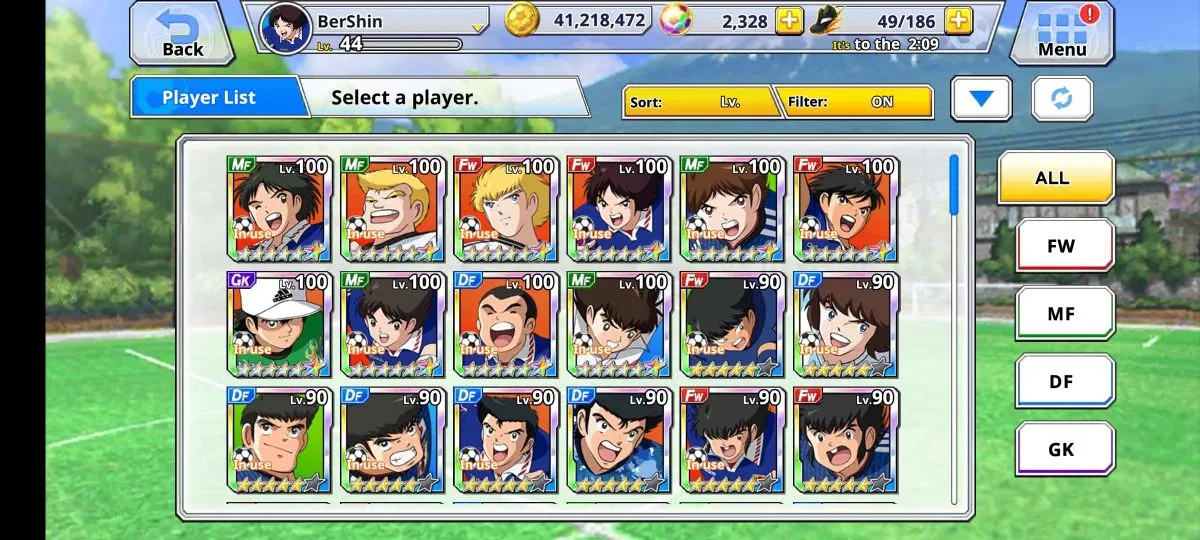
Task: Switch to the FW position tab
Action: pyautogui.click(x=1064, y=246)
